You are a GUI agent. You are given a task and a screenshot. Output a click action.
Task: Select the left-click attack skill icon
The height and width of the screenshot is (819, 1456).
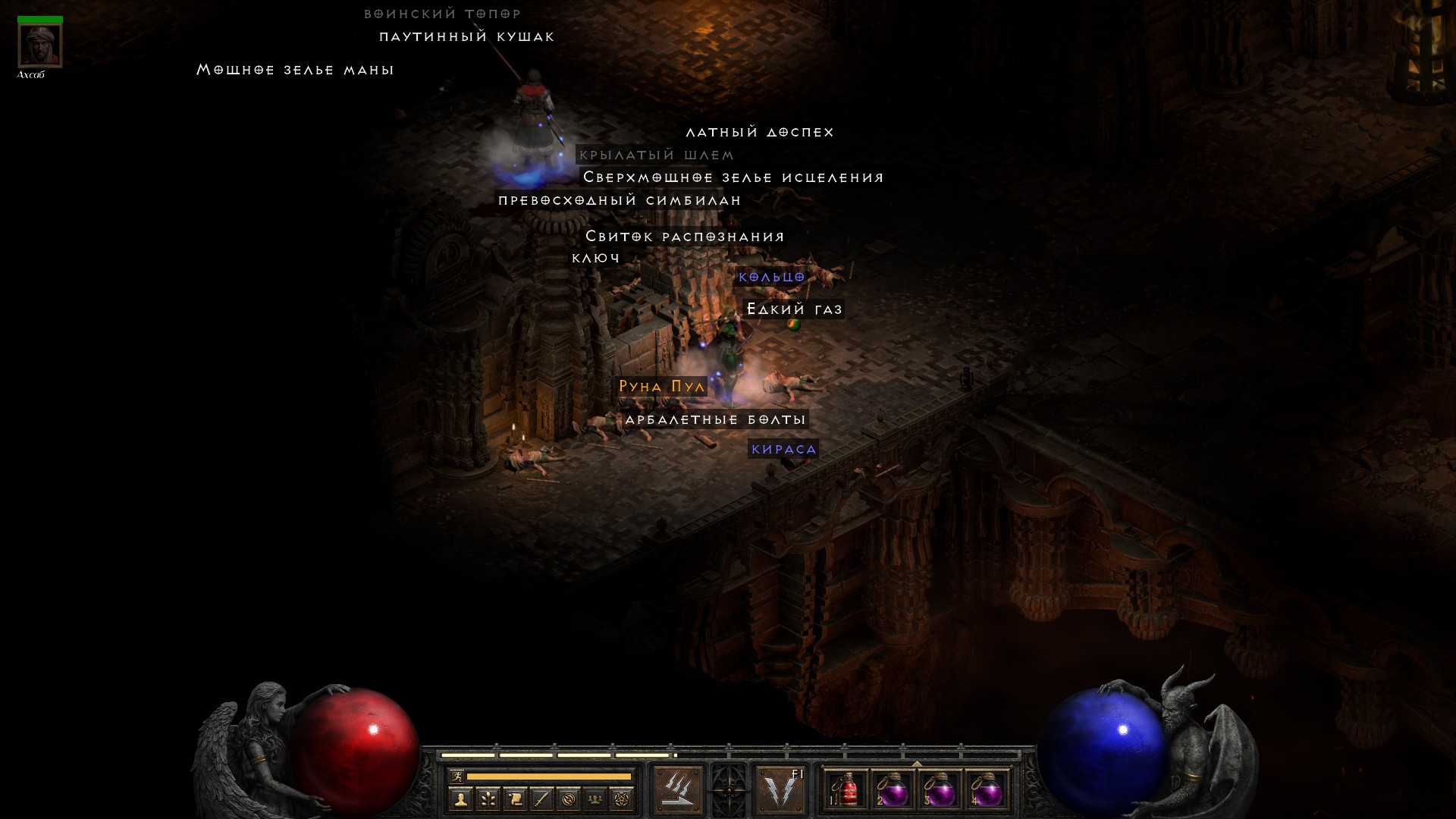tap(678, 789)
